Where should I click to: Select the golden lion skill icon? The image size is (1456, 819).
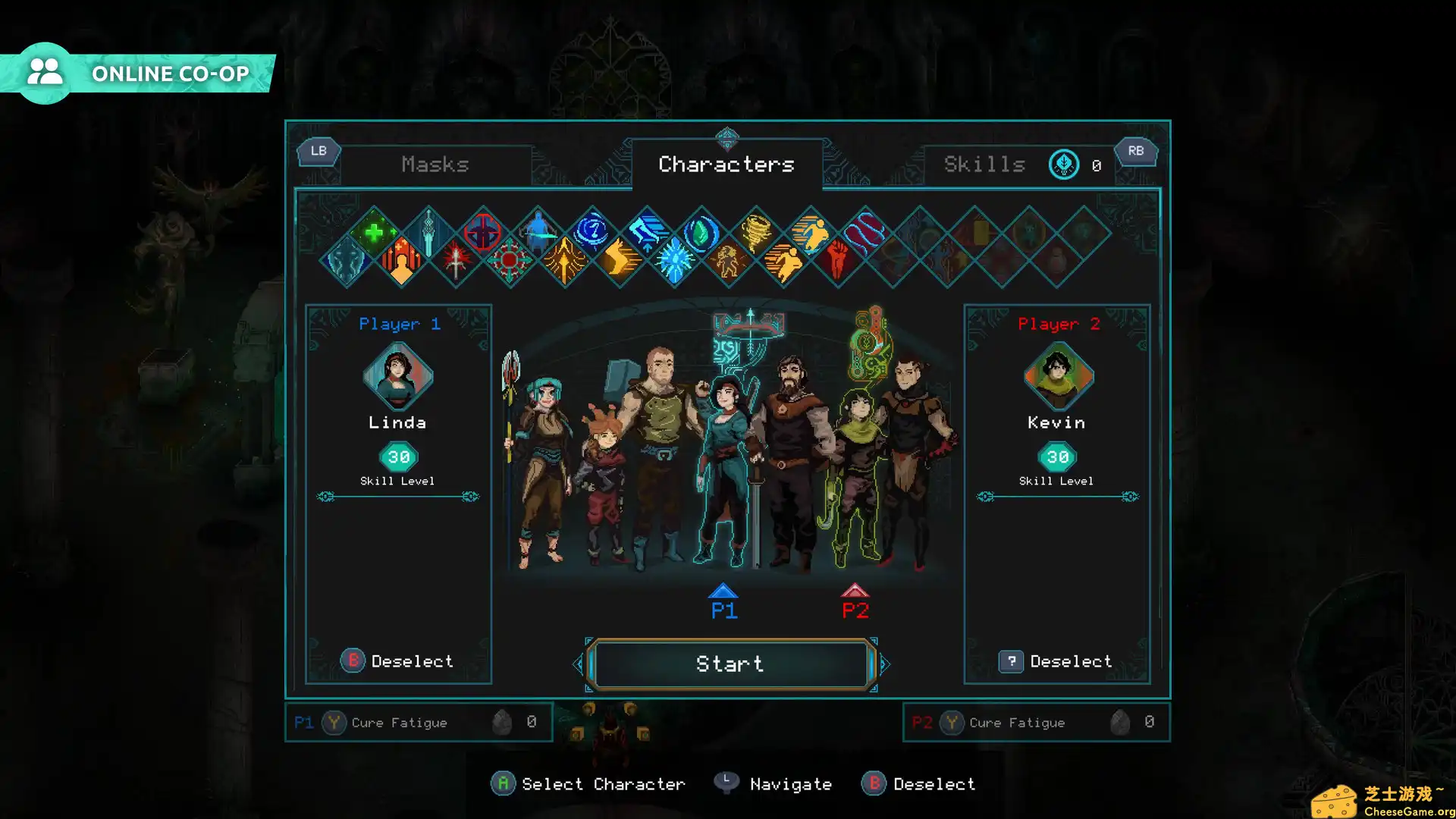729,262
